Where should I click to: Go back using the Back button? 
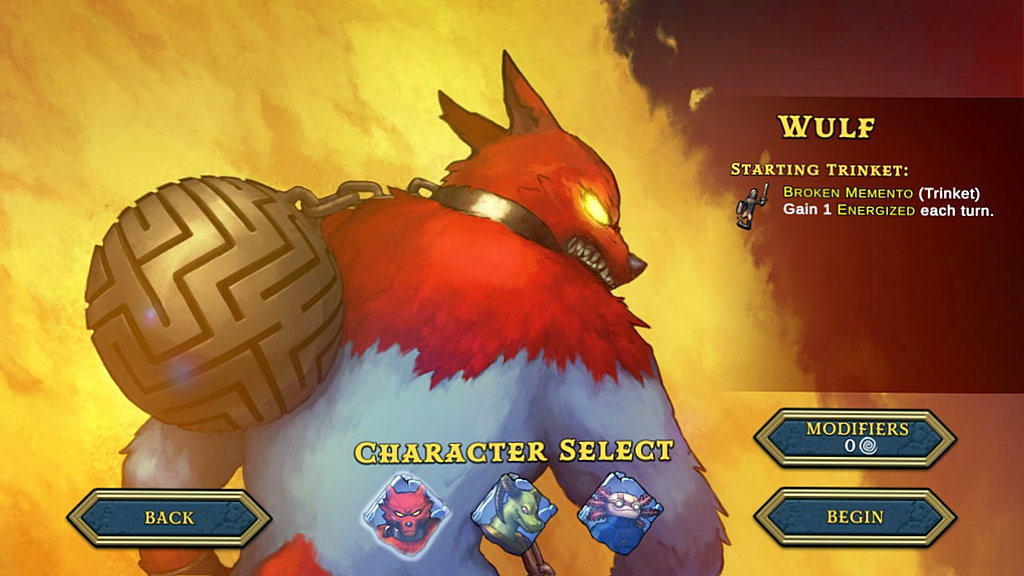tap(169, 518)
